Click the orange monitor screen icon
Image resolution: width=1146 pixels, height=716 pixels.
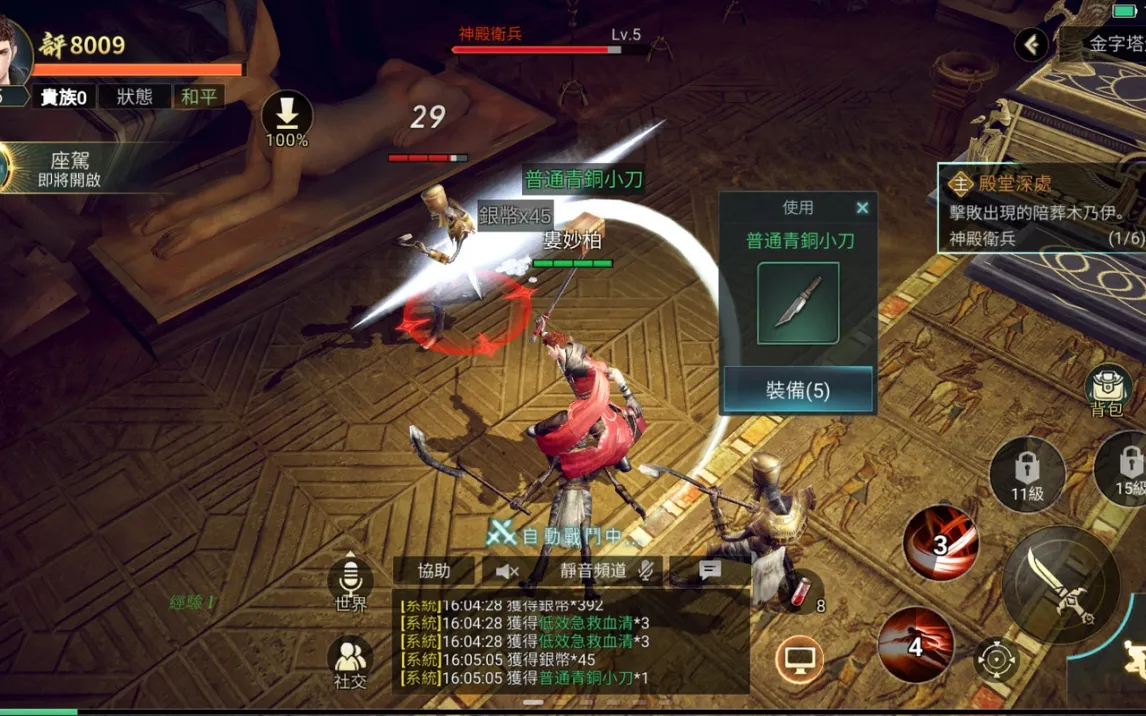click(799, 659)
